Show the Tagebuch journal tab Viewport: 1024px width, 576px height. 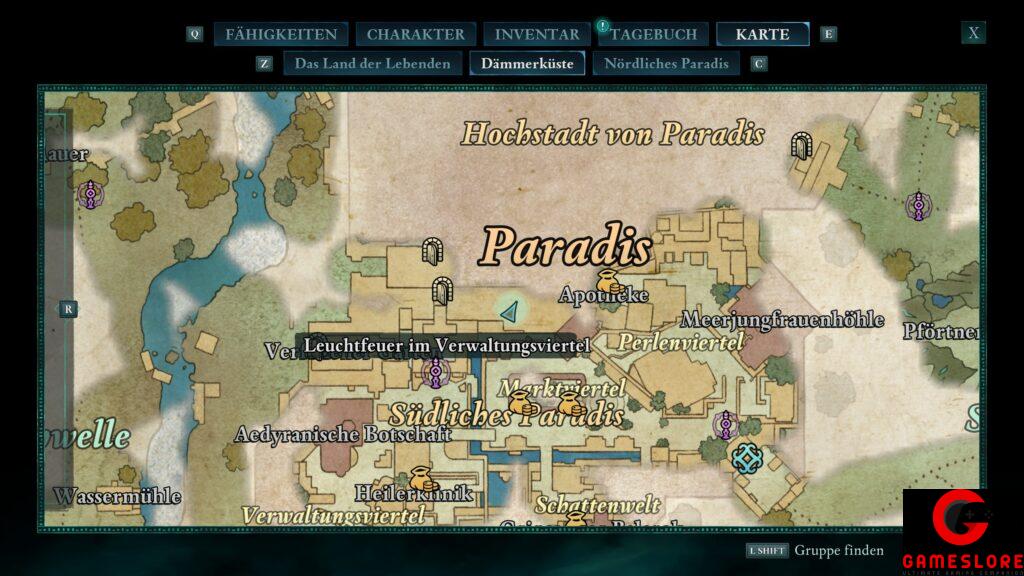click(x=654, y=34)
